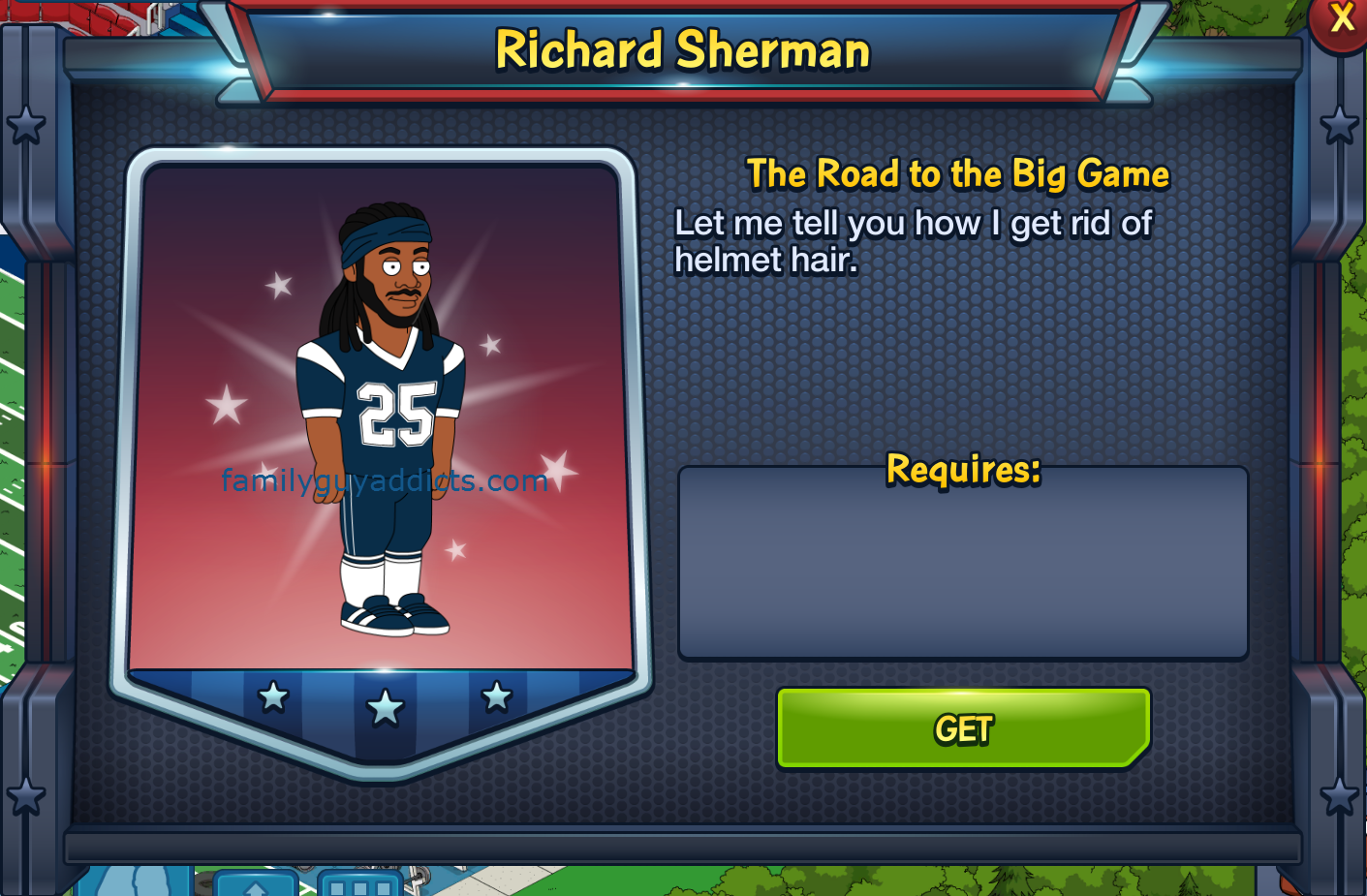Visit the familyguyaddicts.com watermark link

click(384, 479)
